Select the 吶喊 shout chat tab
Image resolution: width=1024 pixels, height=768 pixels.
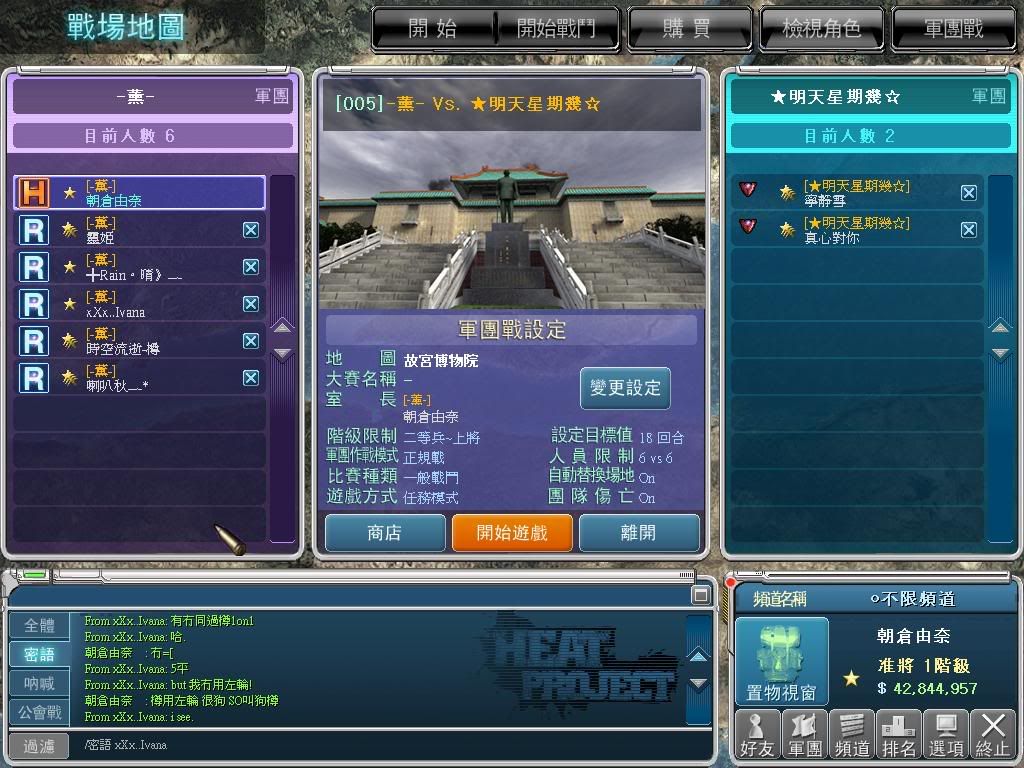click(40, 684)
